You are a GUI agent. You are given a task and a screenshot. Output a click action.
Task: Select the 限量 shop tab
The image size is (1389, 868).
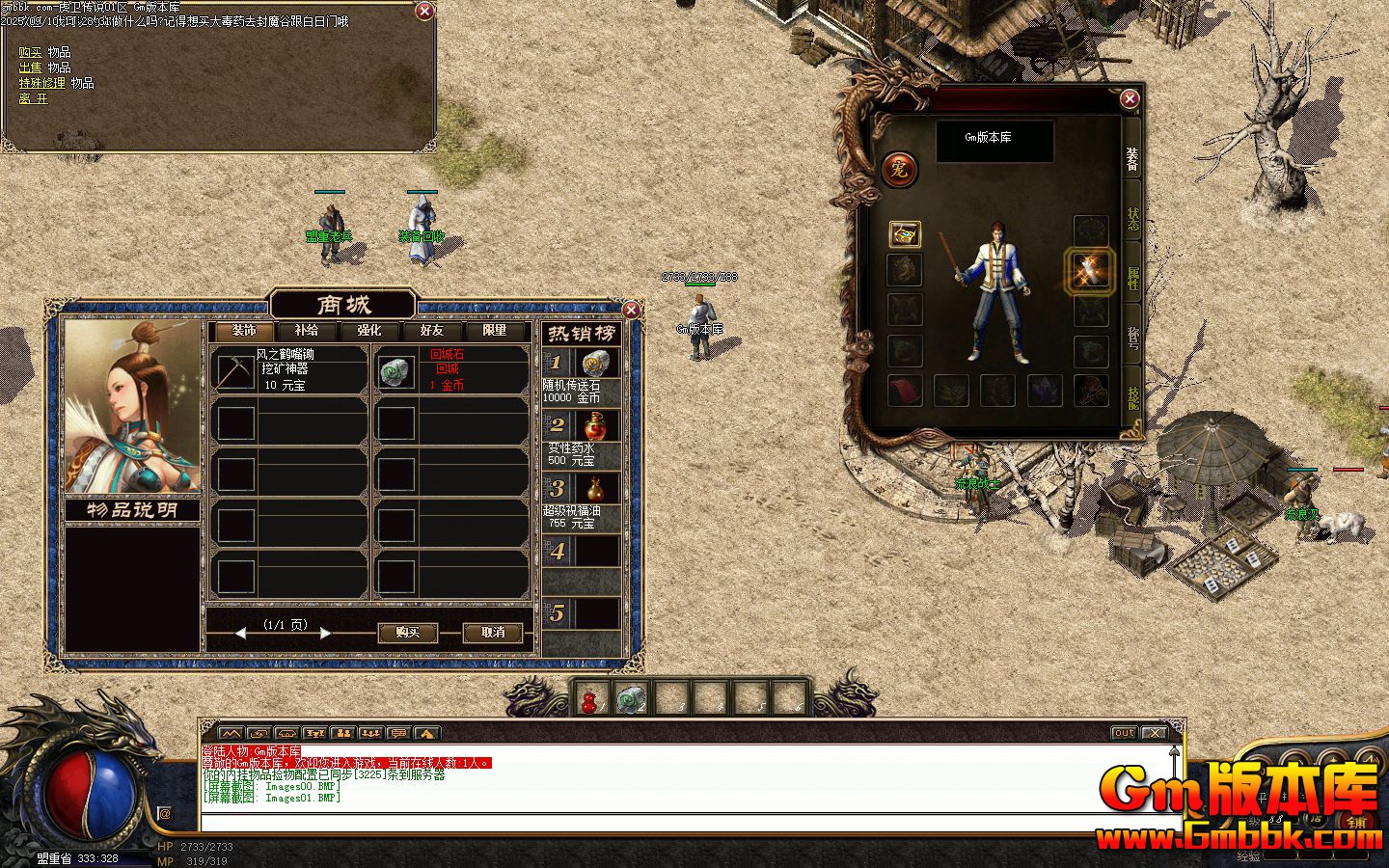click(495, 331)
